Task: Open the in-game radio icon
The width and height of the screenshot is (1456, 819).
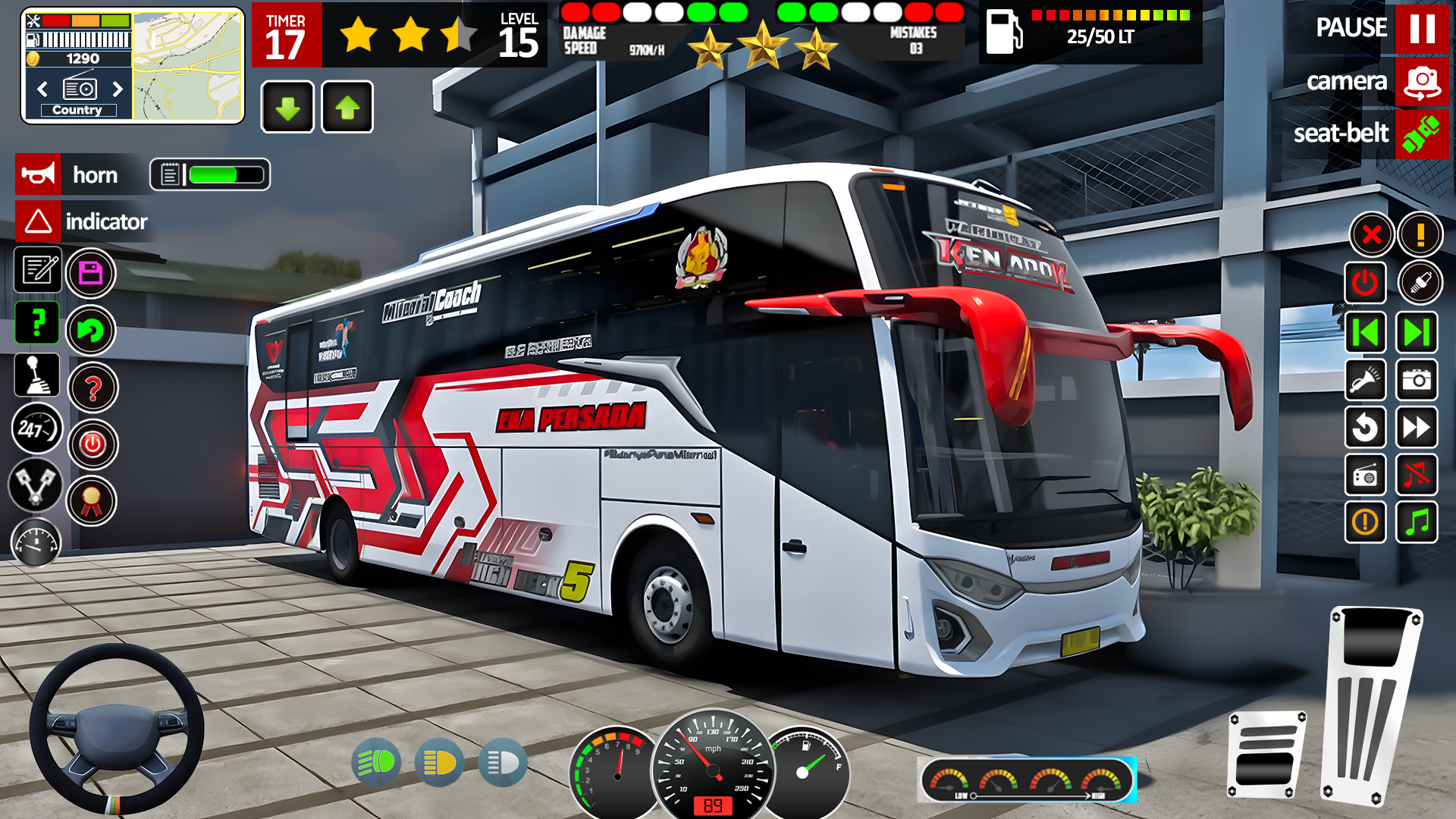Action: (1366, 475)
